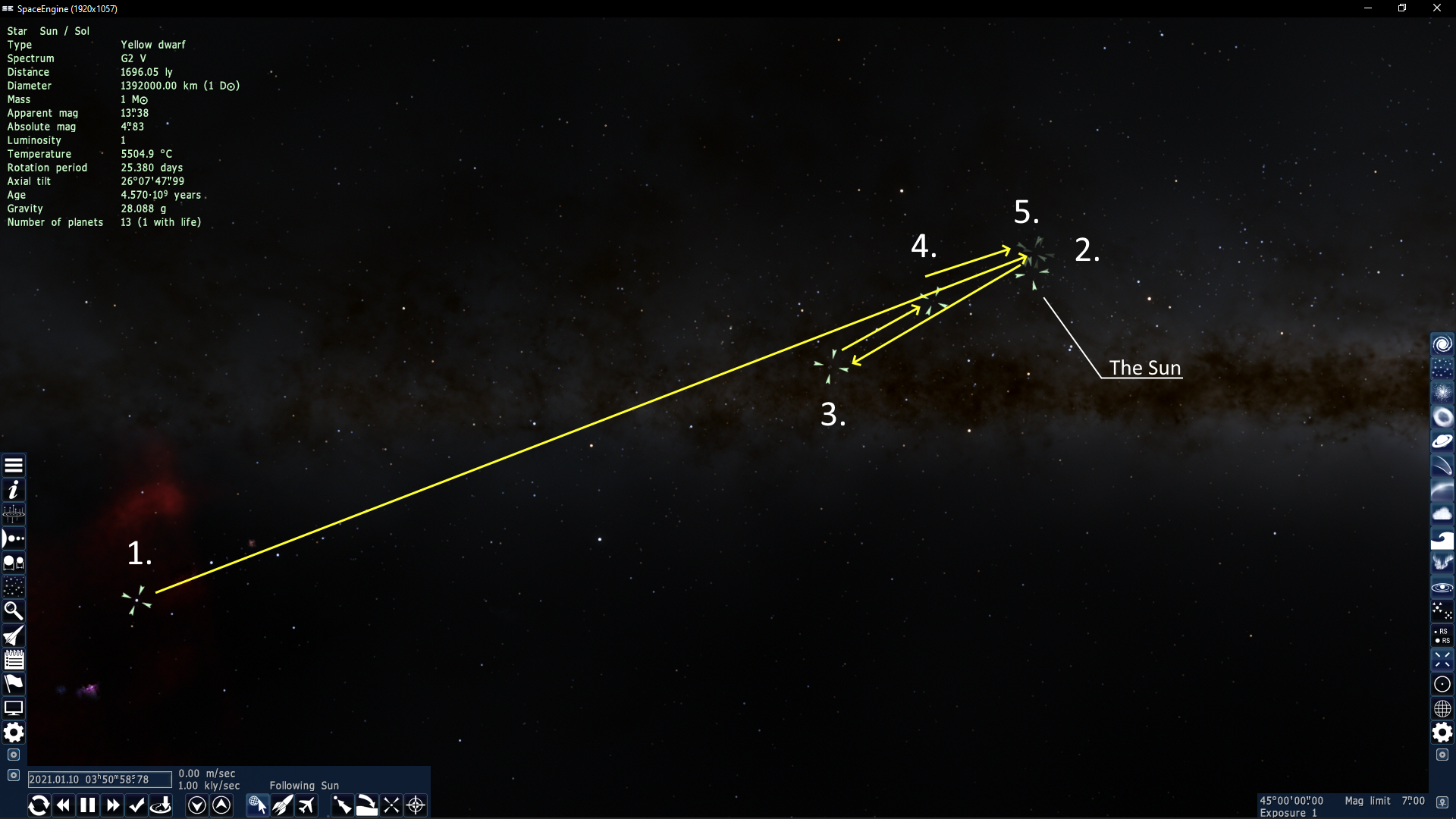
Task: Center view using the crosshair target button
Action: tap(416, 805)
